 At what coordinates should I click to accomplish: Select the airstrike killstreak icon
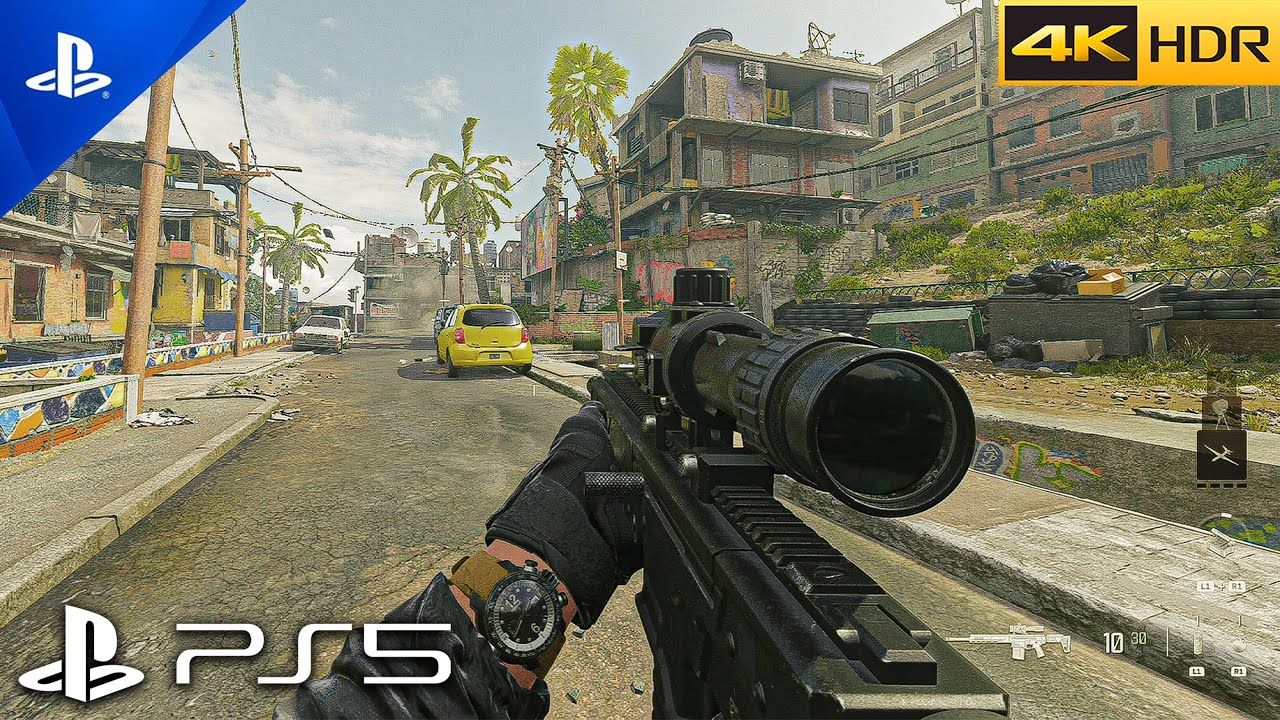coord(1221,453)
